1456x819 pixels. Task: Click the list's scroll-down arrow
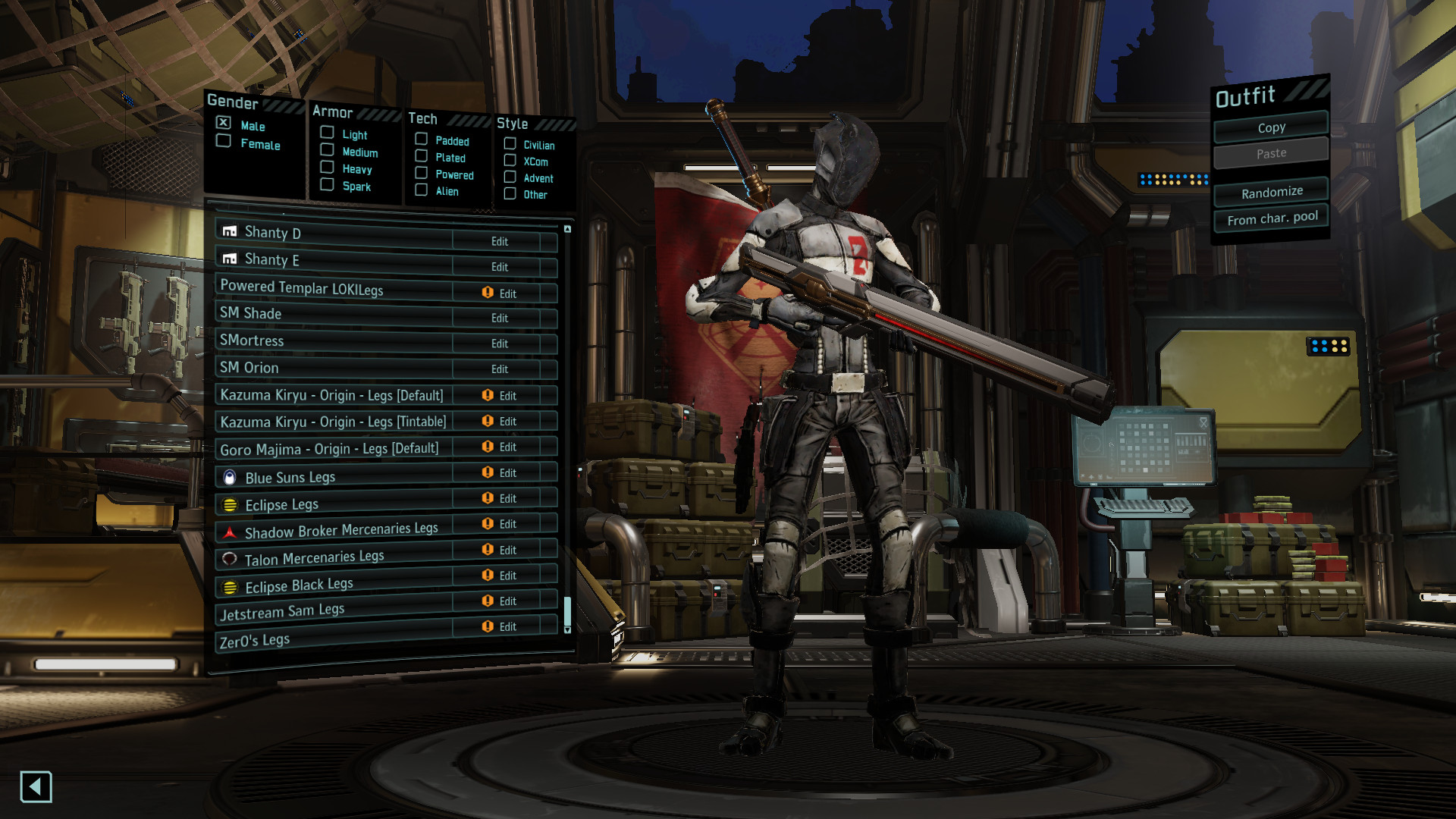coord(567,629)
